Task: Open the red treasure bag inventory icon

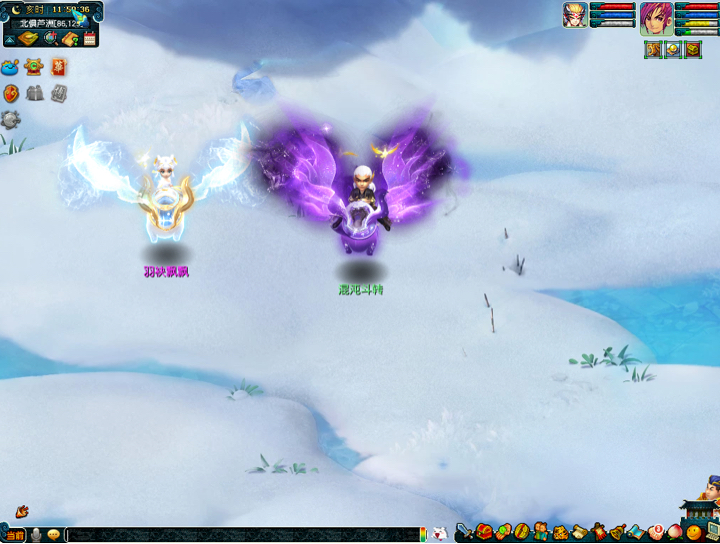Action: click(484, 532)
